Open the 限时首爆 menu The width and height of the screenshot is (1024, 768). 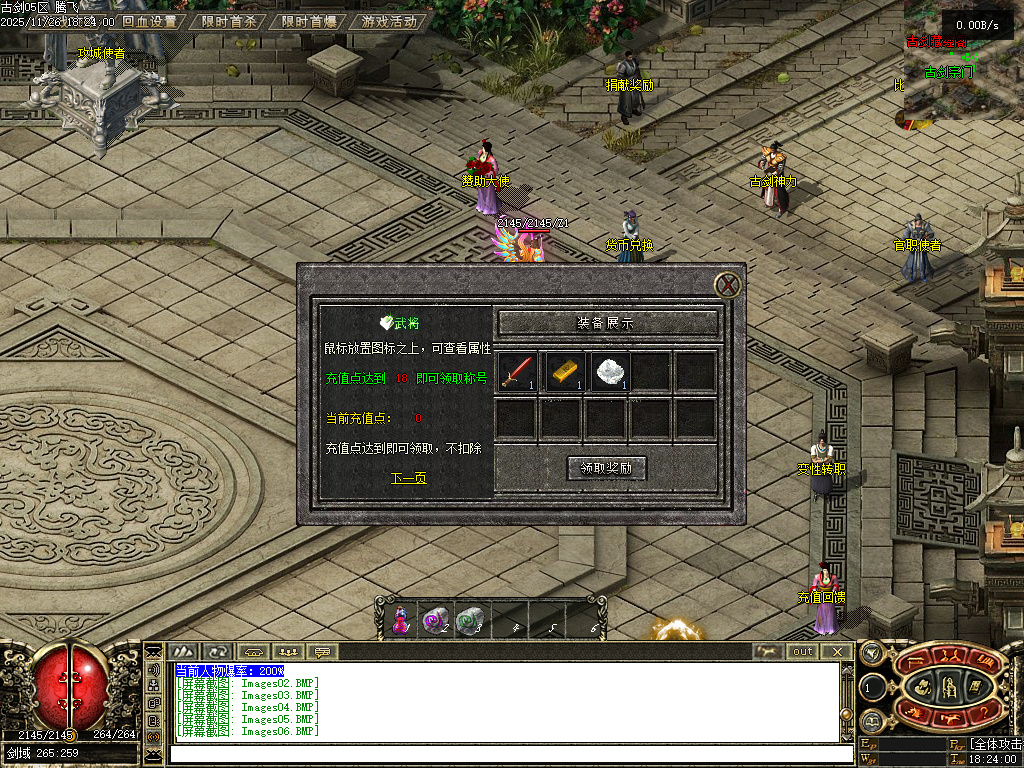pos(309,21)
